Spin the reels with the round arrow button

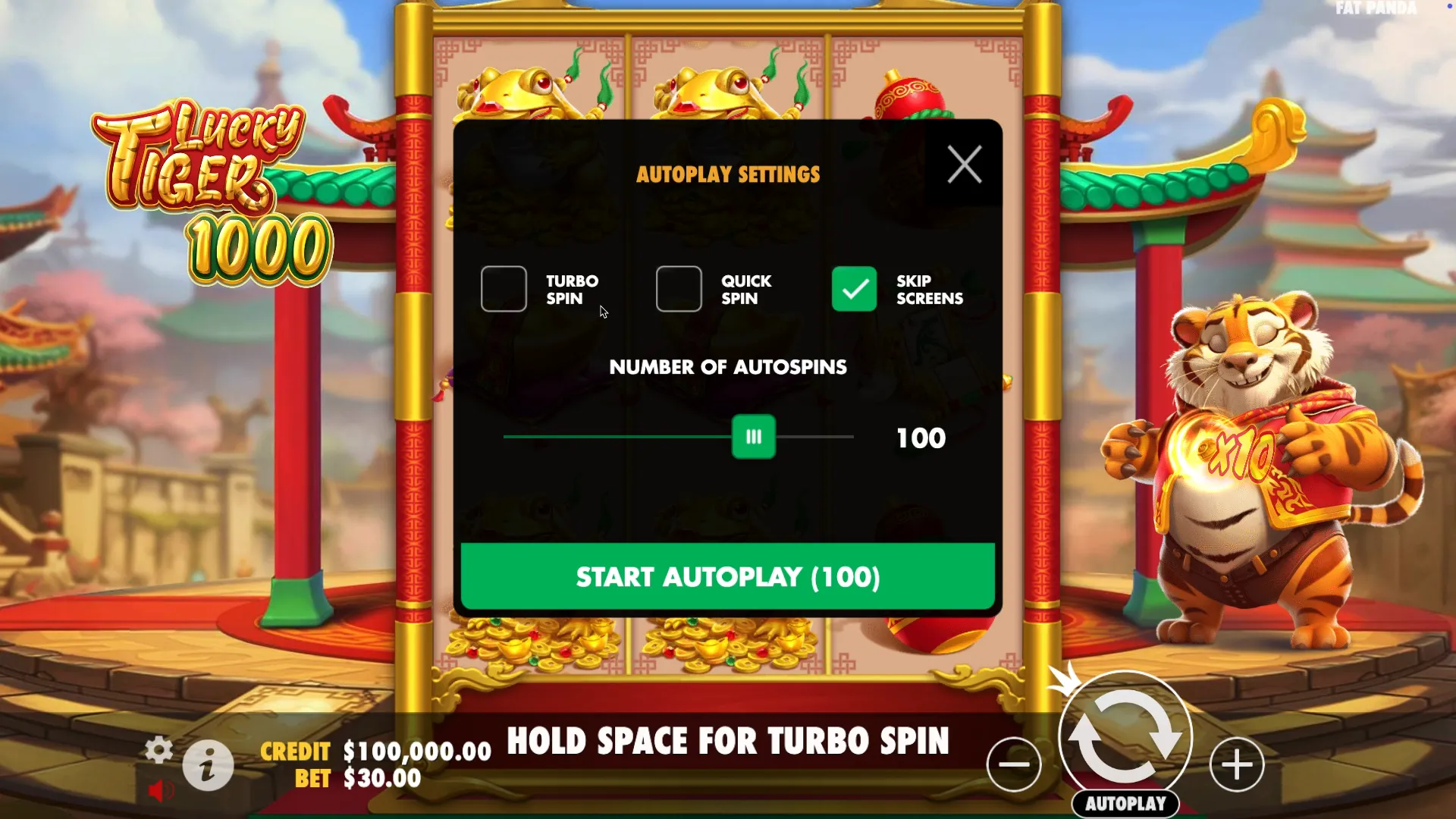click(1125, 736)
